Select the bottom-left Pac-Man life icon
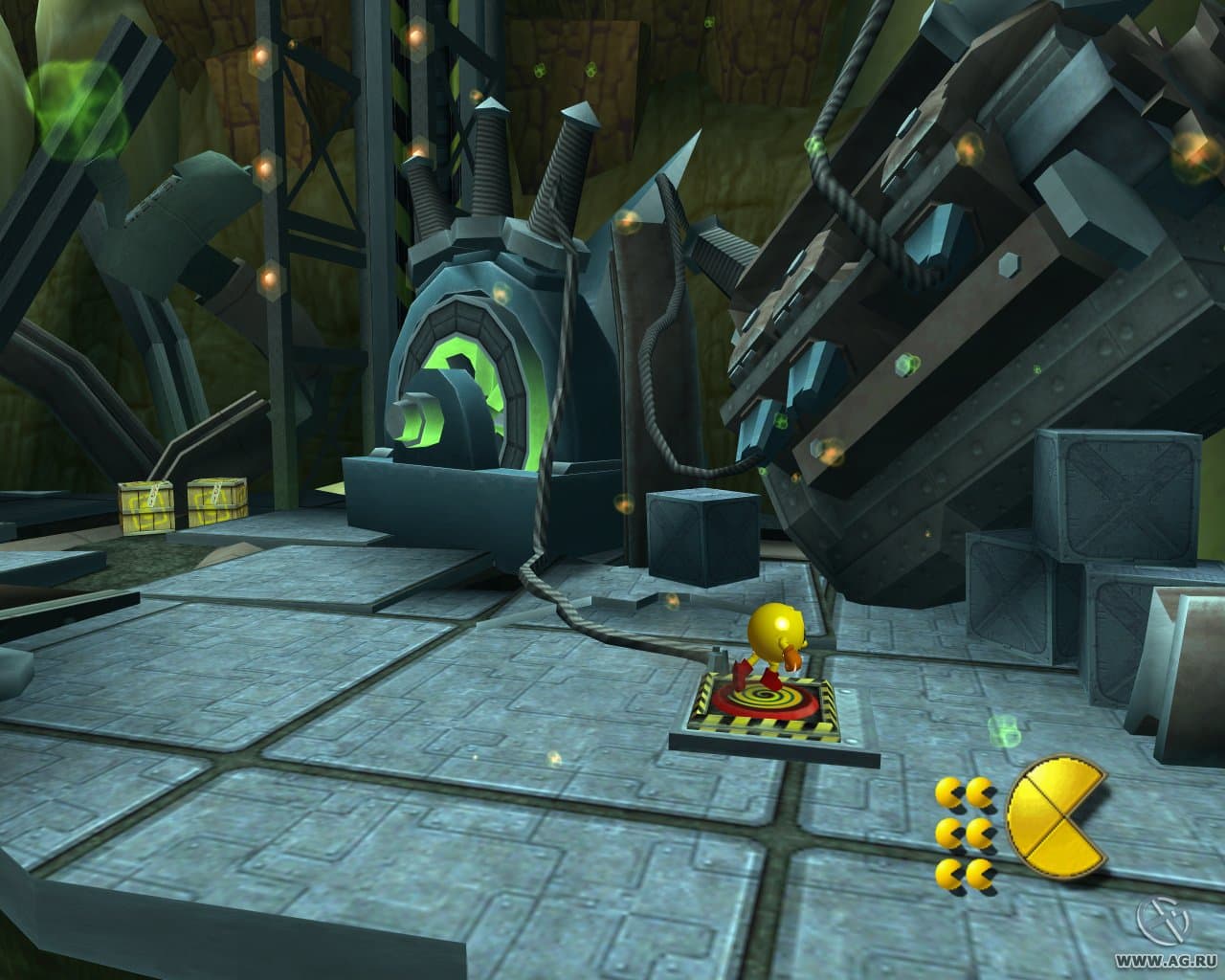This screenshot has height=980, width=1225. coord(947,876)
